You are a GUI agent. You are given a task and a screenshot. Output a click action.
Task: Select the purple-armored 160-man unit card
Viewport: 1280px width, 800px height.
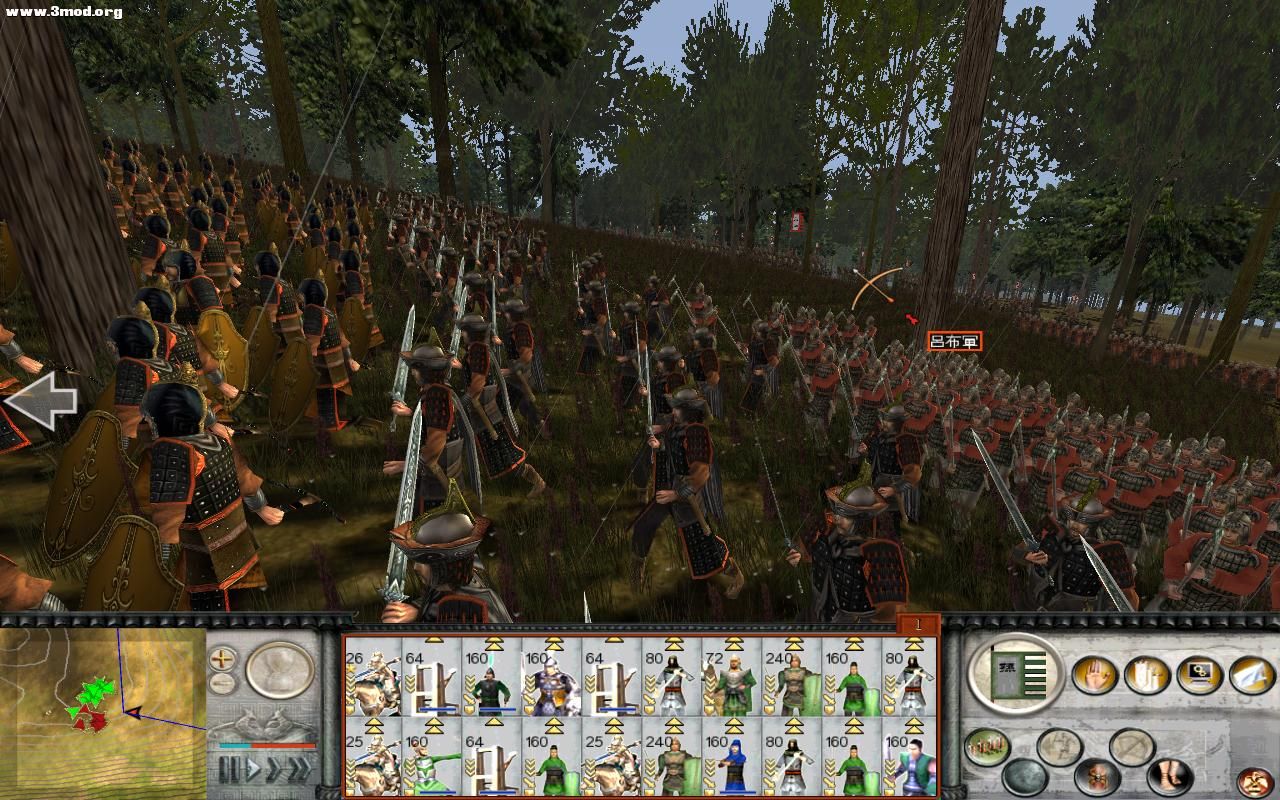551,676
